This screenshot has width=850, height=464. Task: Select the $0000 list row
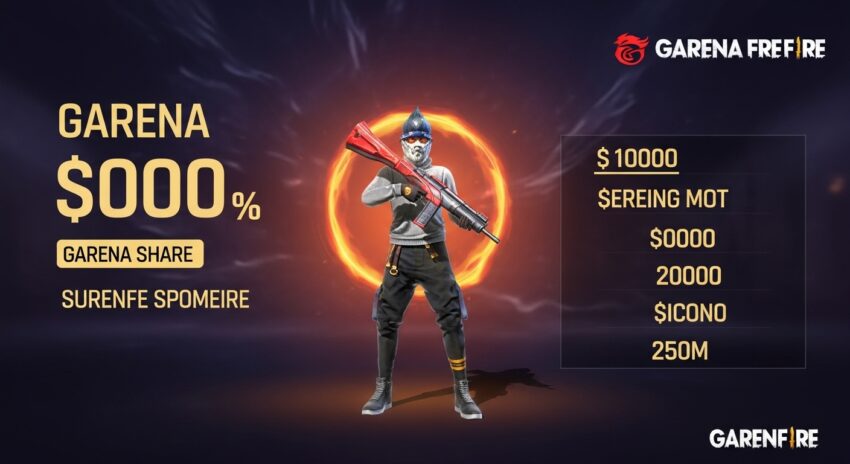681,238
